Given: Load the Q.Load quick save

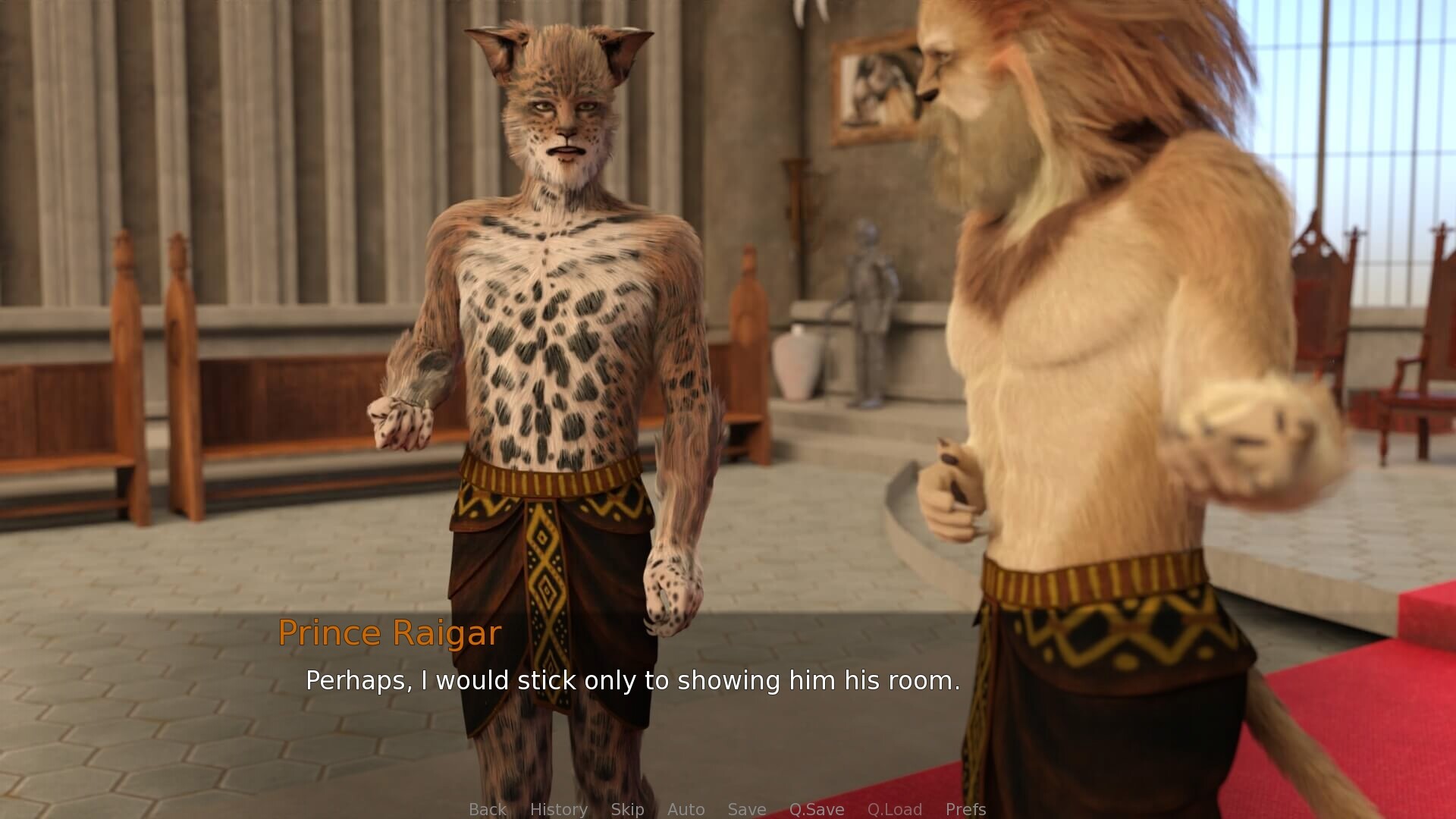Looking at the screenshot, I should tap(896, 809).
